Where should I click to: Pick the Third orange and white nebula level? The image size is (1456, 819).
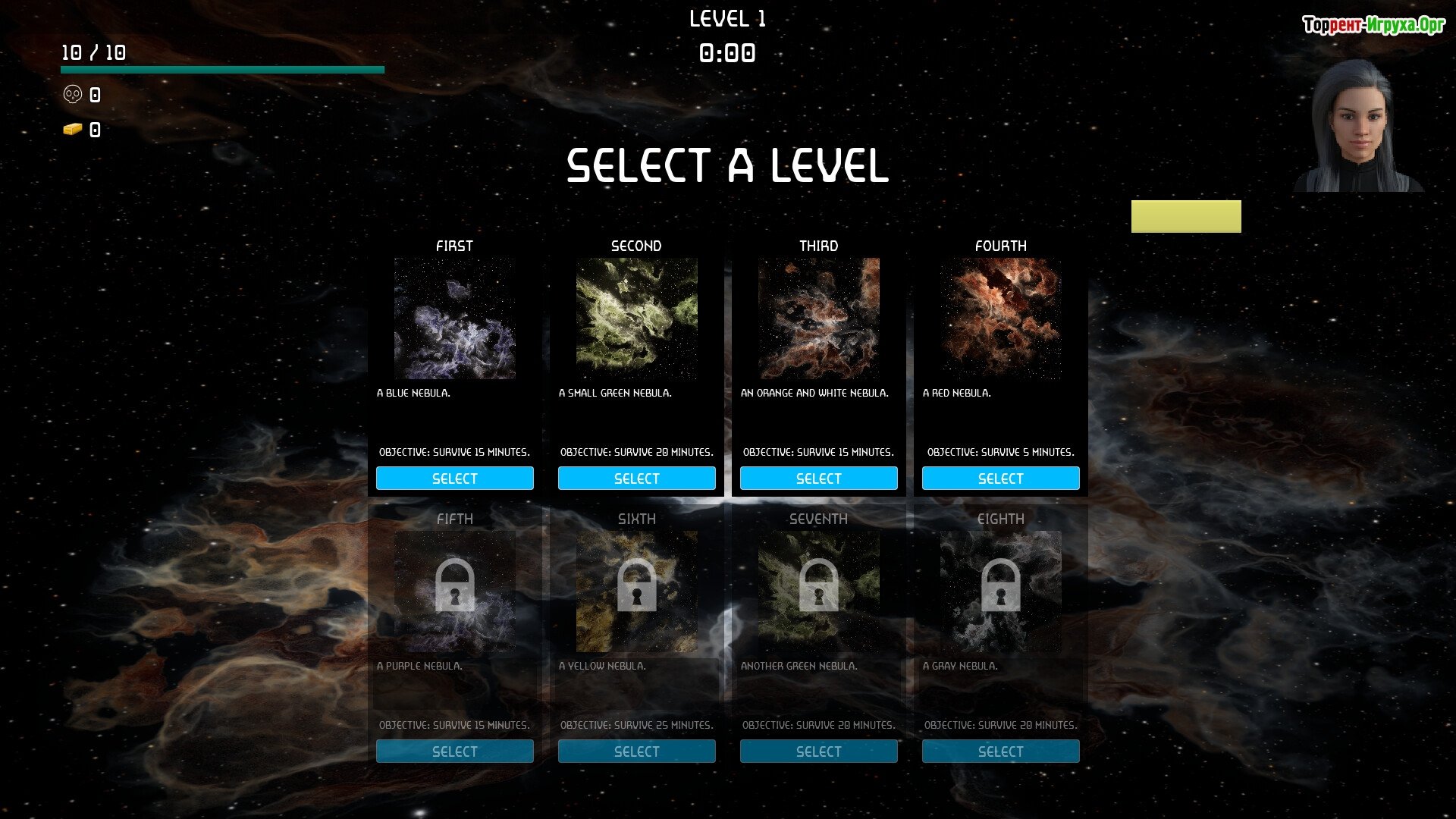[x=818, y=479]
